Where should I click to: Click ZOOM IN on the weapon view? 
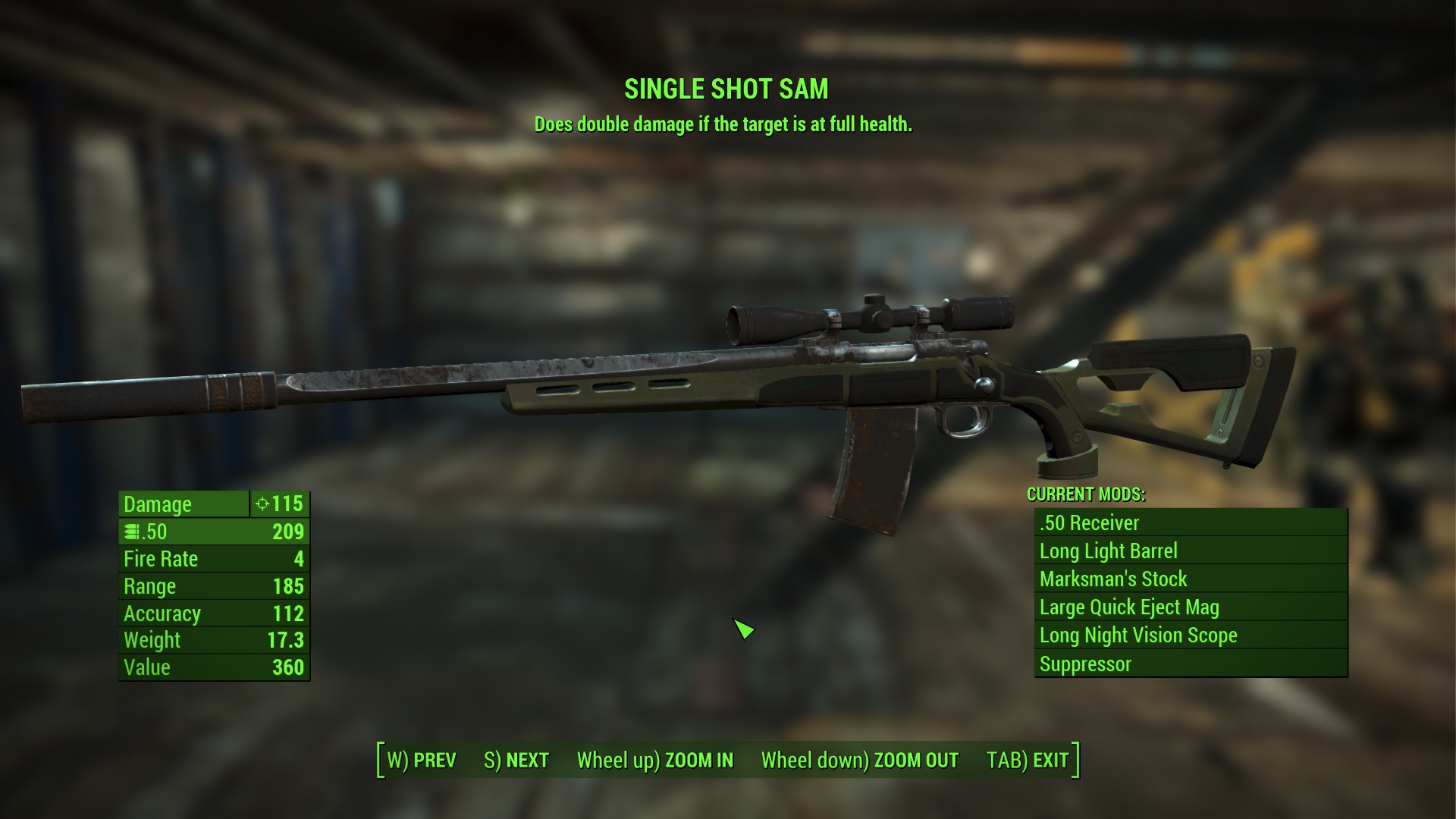(655, 760)
